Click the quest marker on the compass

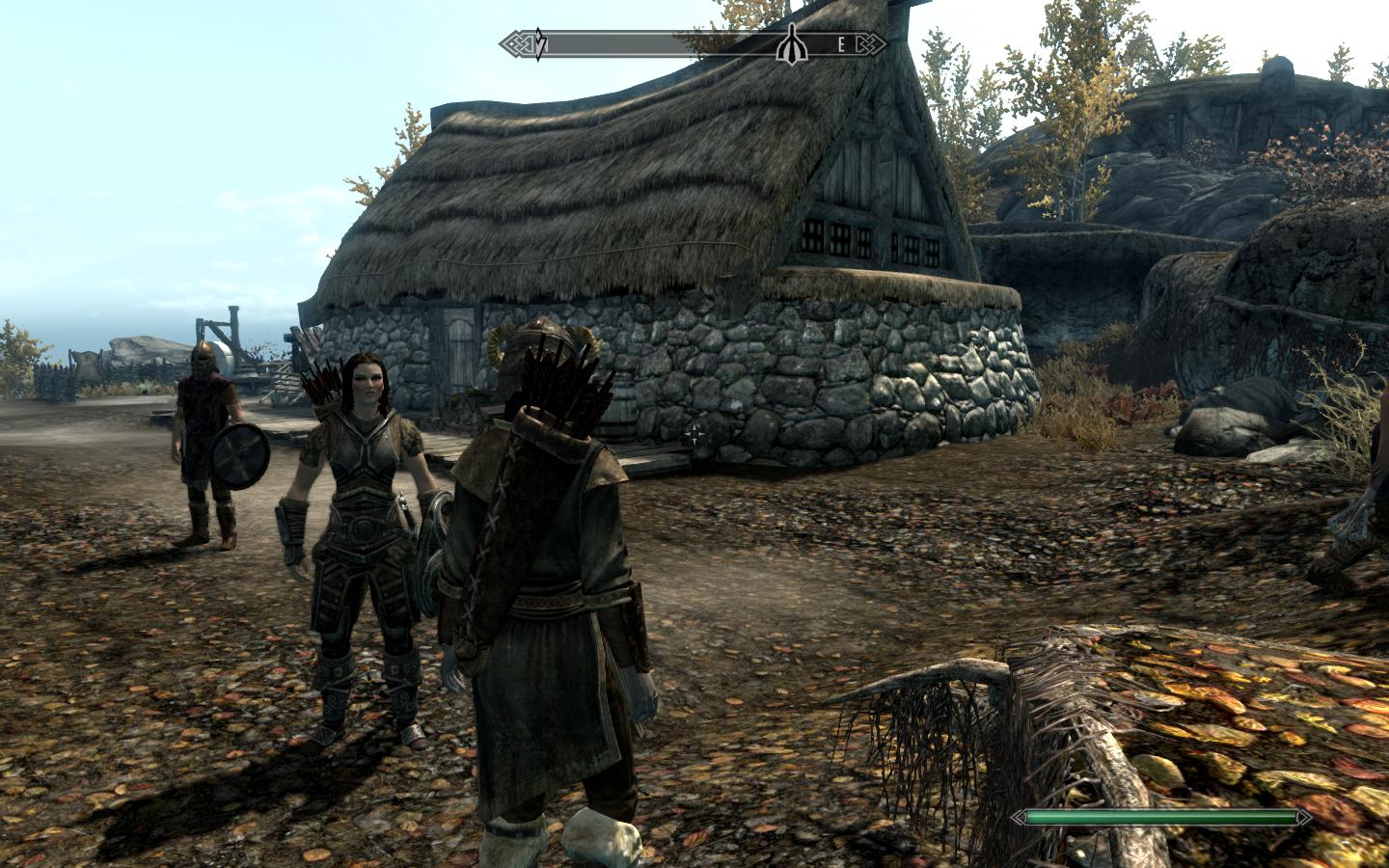791,42
